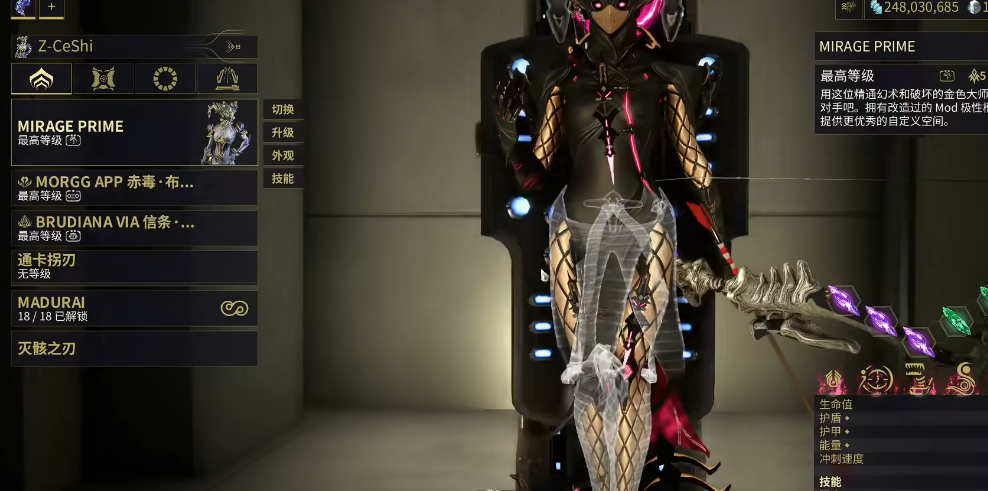
Task: Open the 技能 abilities button beside Mirage
Action: pos(283,178)
